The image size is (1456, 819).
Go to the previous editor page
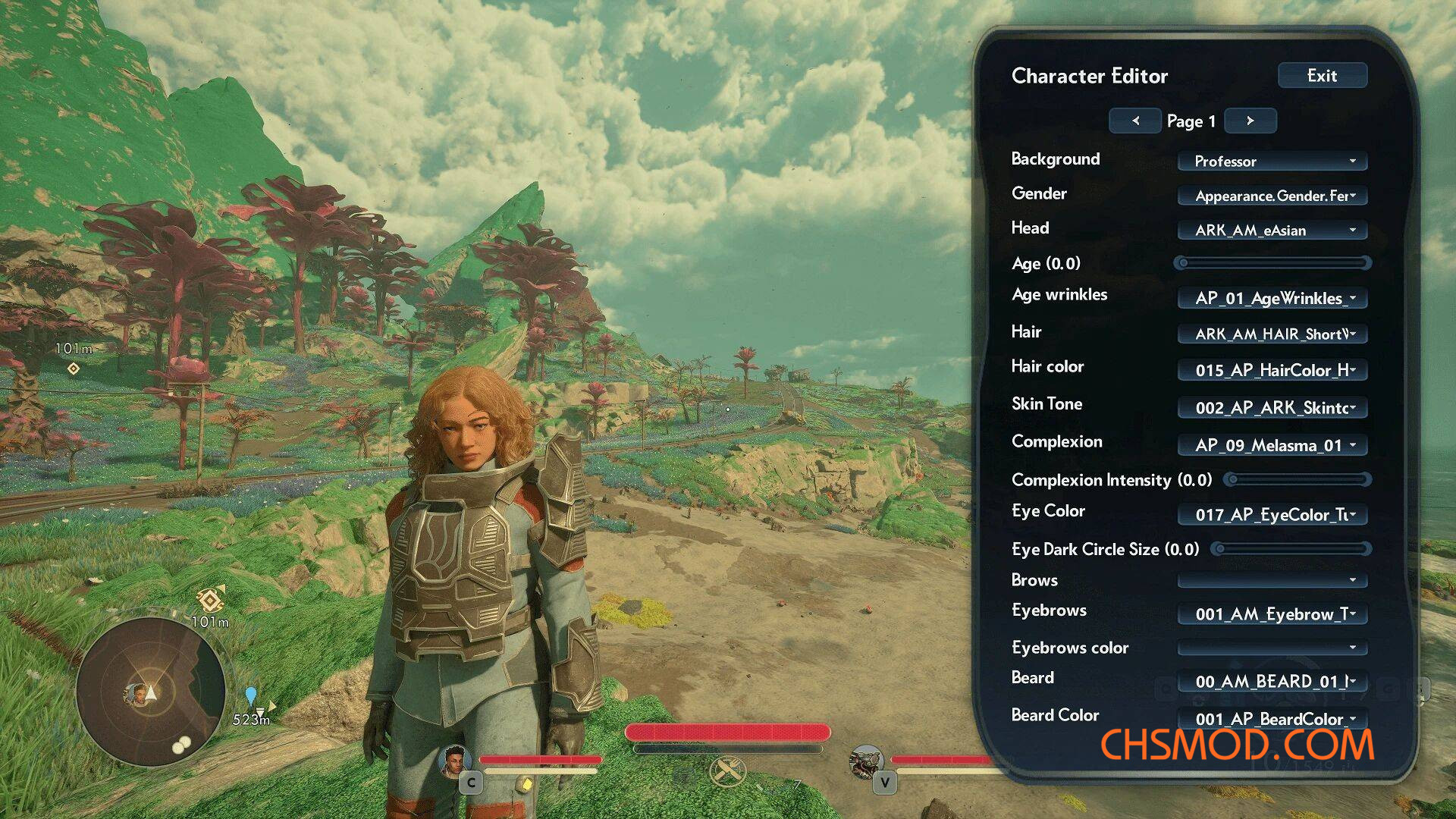[1135, 121]
